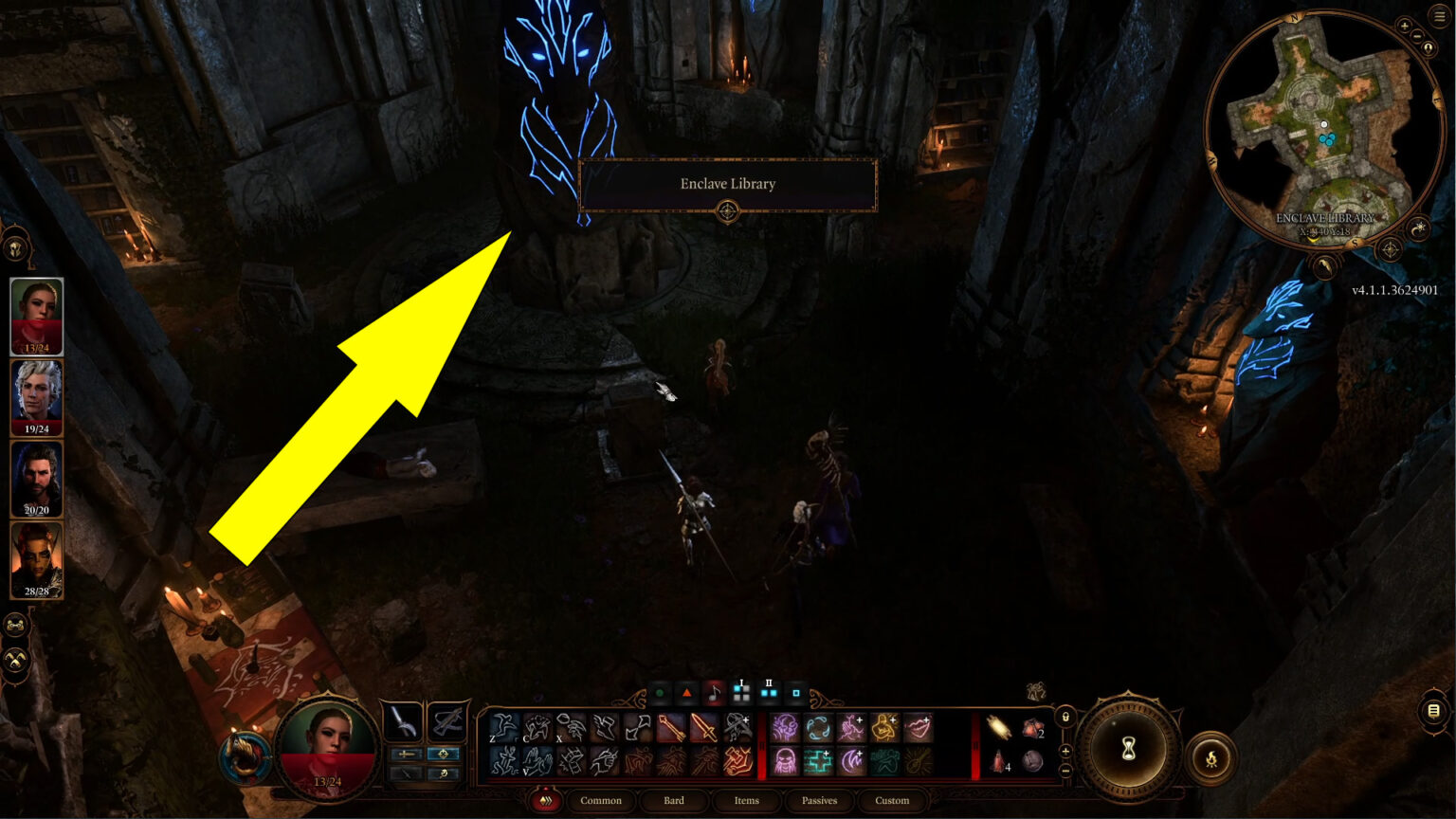
Task: Zoom the minimap with its plus button
Action: point(1404,26)
